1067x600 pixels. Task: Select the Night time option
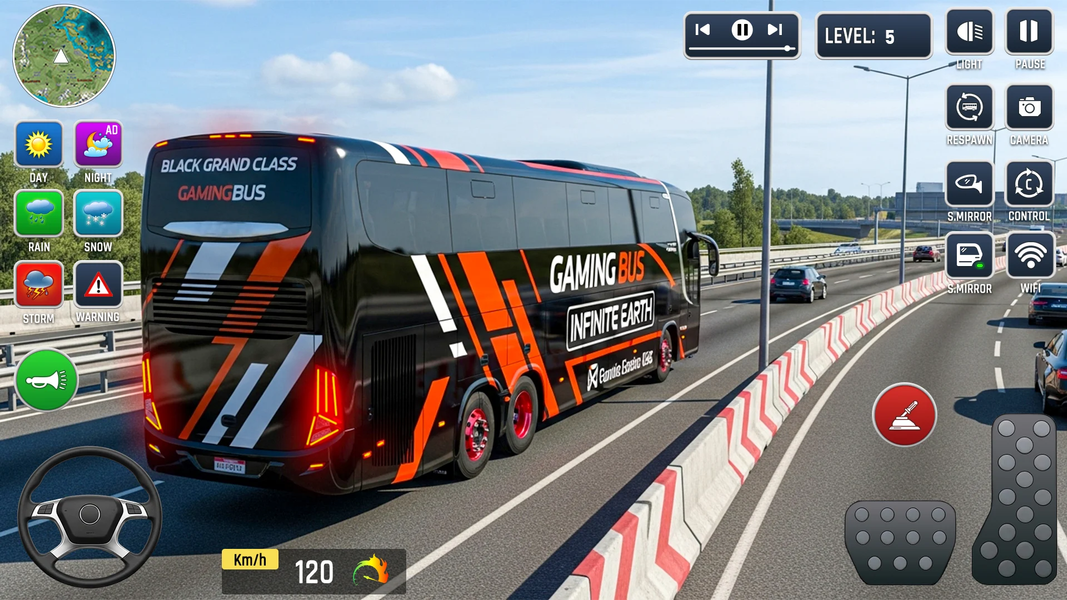[98, 144]
